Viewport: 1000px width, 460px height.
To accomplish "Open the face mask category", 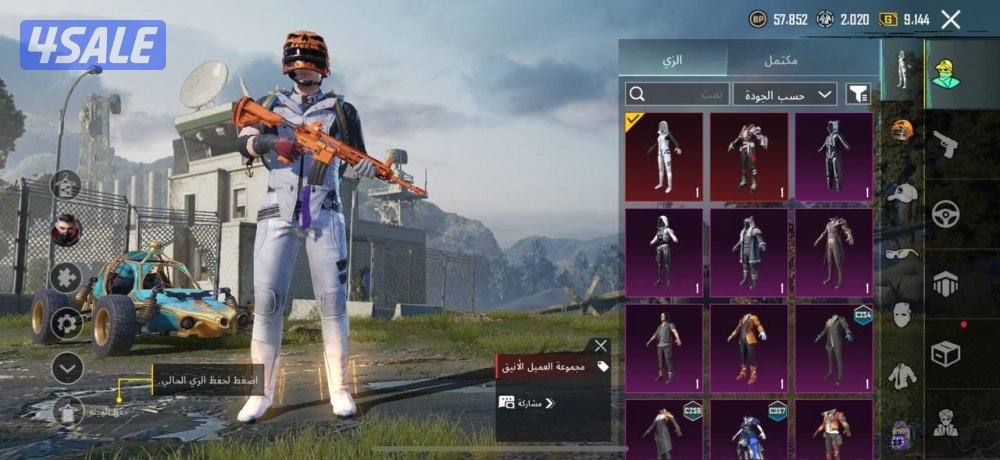I will 902,314.
